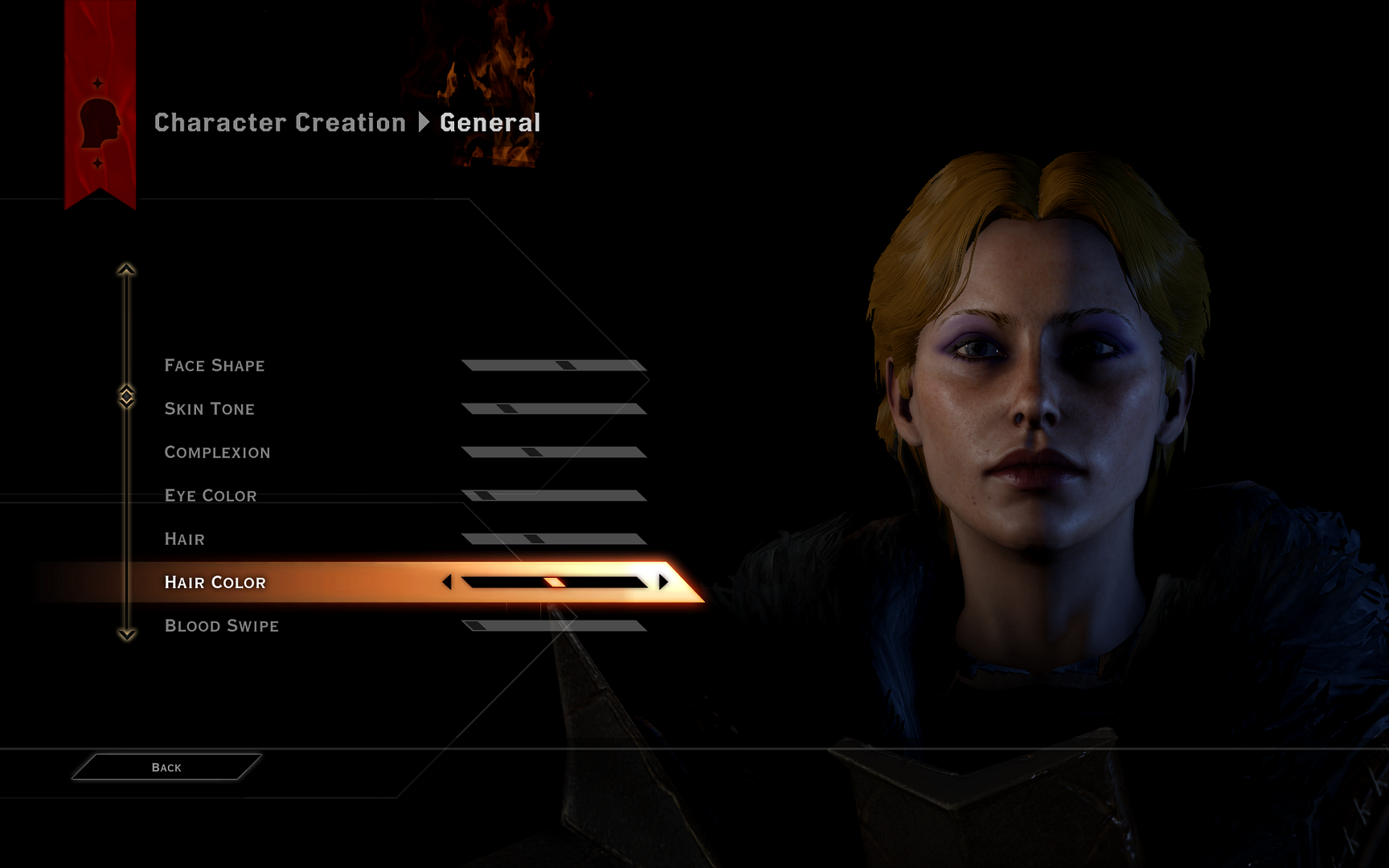Screen dimensions: 1389x868
Task: Click the character head icon on the red banner
Action: point(99,125)
